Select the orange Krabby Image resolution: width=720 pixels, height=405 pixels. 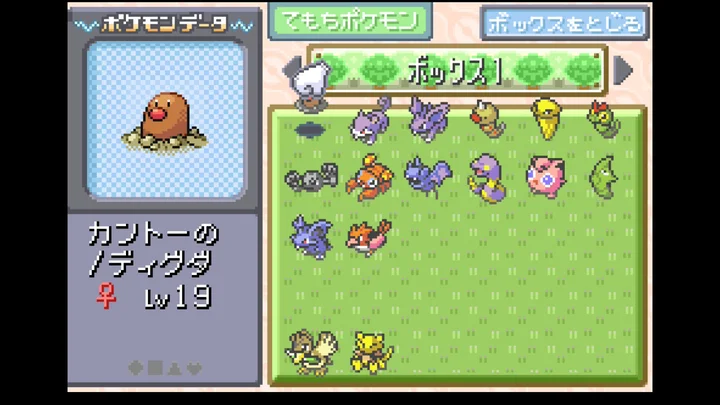[367, 177]
